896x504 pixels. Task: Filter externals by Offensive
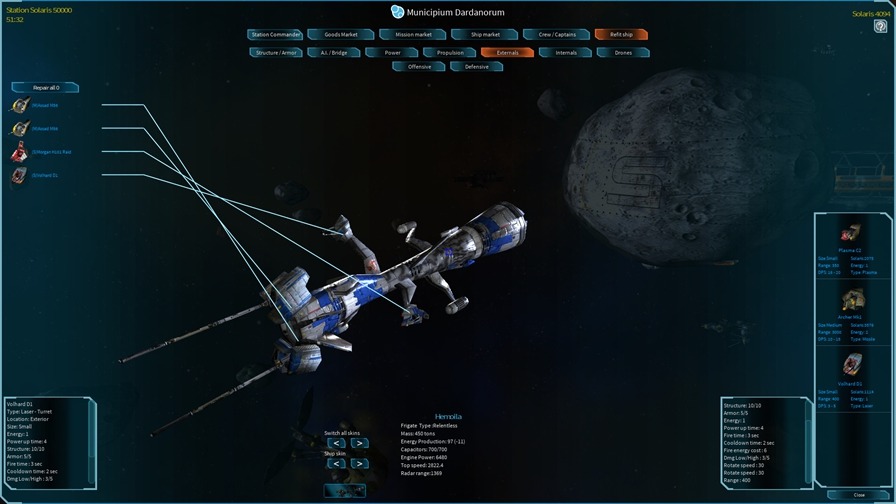pyautogui.click(x=419, y=67)
